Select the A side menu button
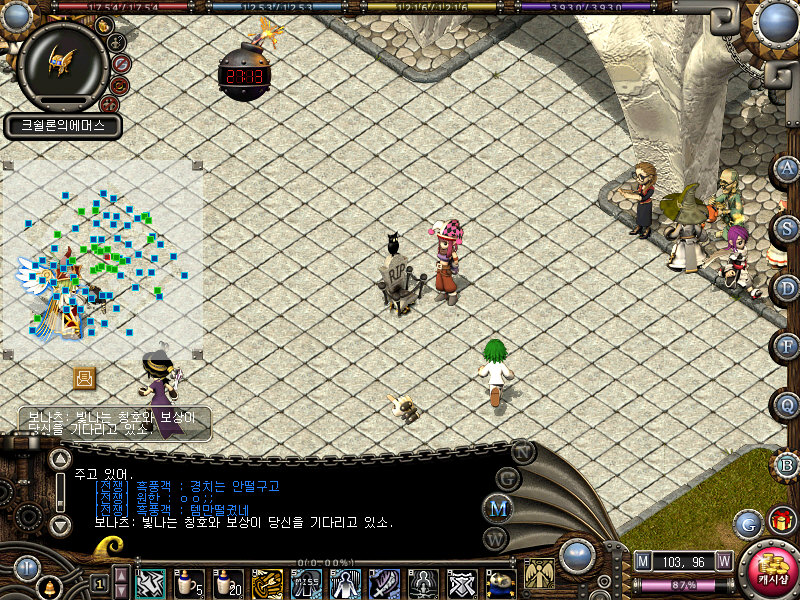 [x=786, y=168]
